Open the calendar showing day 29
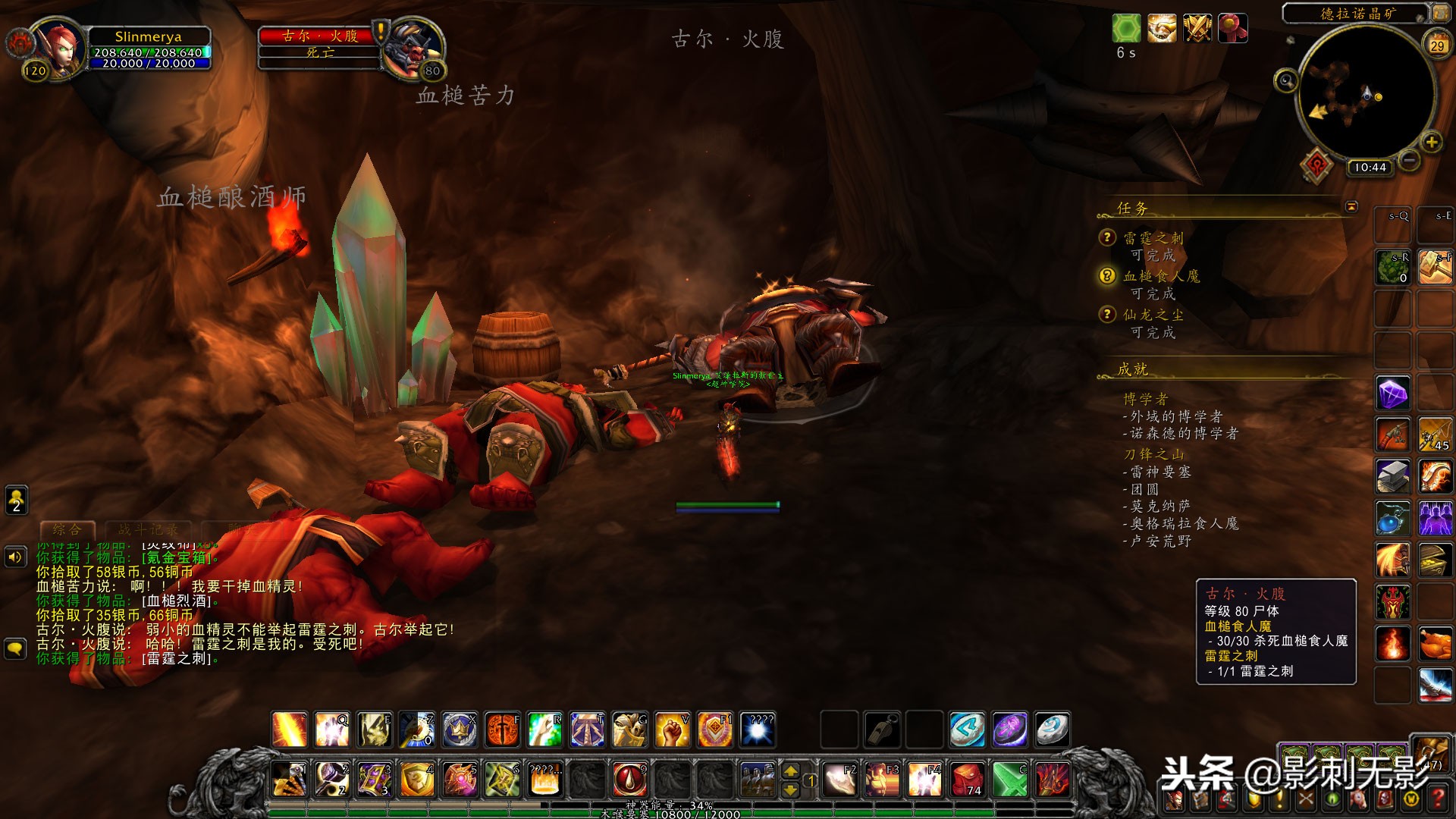Viewport: 1456px width, 819px height. click(1437, 44)
